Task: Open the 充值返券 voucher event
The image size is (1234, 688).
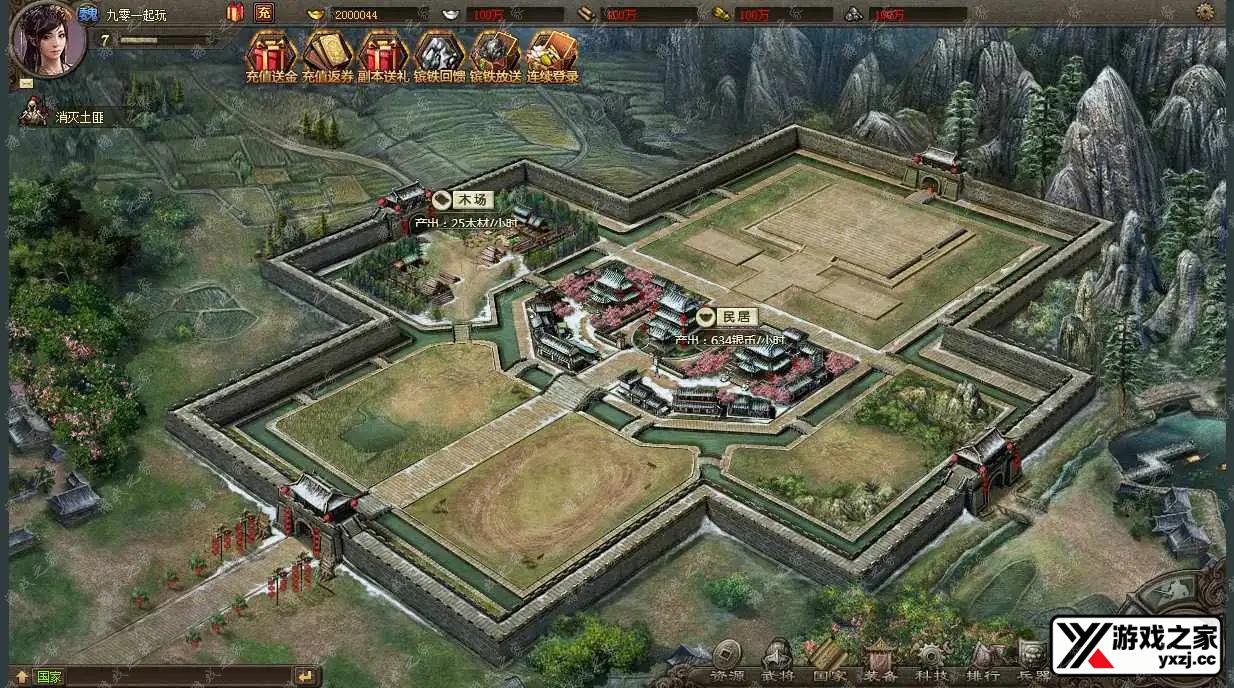Action: (x=328, y=54)
